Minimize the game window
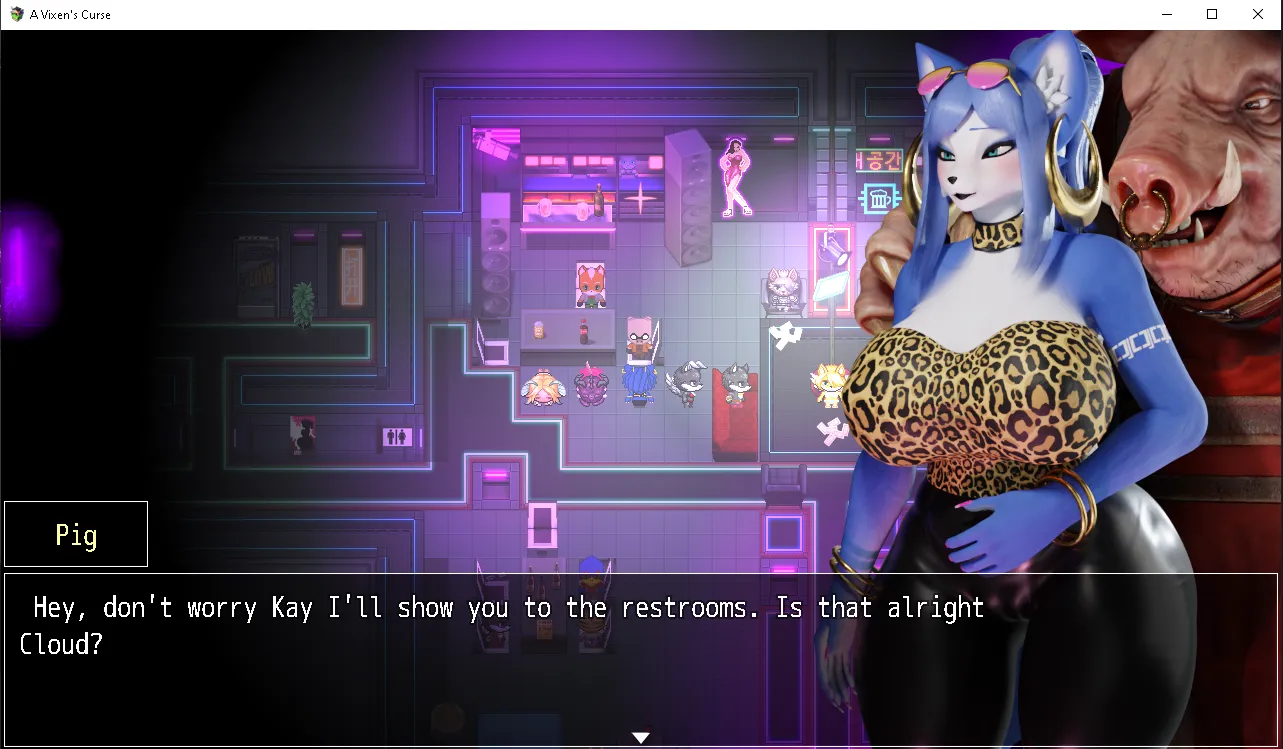1283x749 pixels. (1166, 14)
